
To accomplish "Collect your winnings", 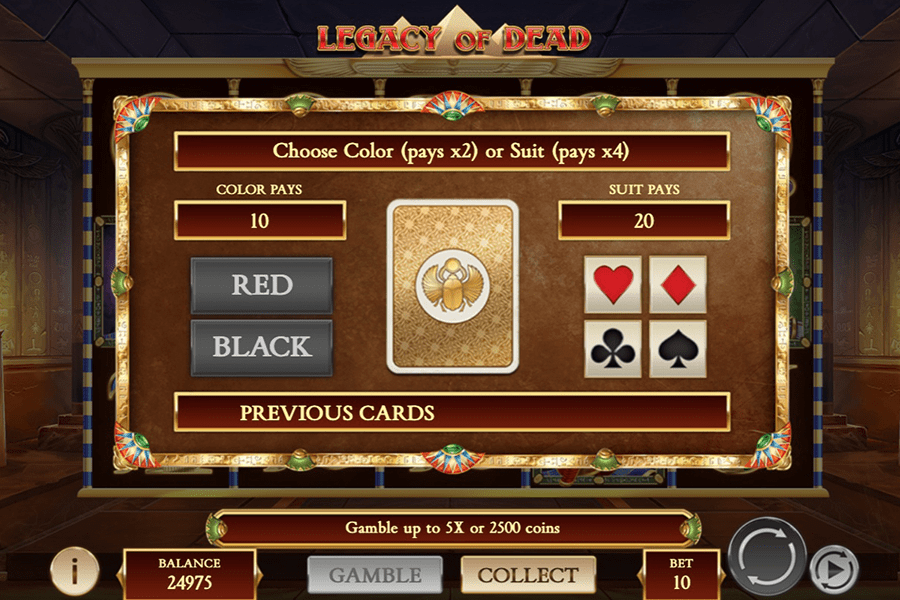I will 527,575.
